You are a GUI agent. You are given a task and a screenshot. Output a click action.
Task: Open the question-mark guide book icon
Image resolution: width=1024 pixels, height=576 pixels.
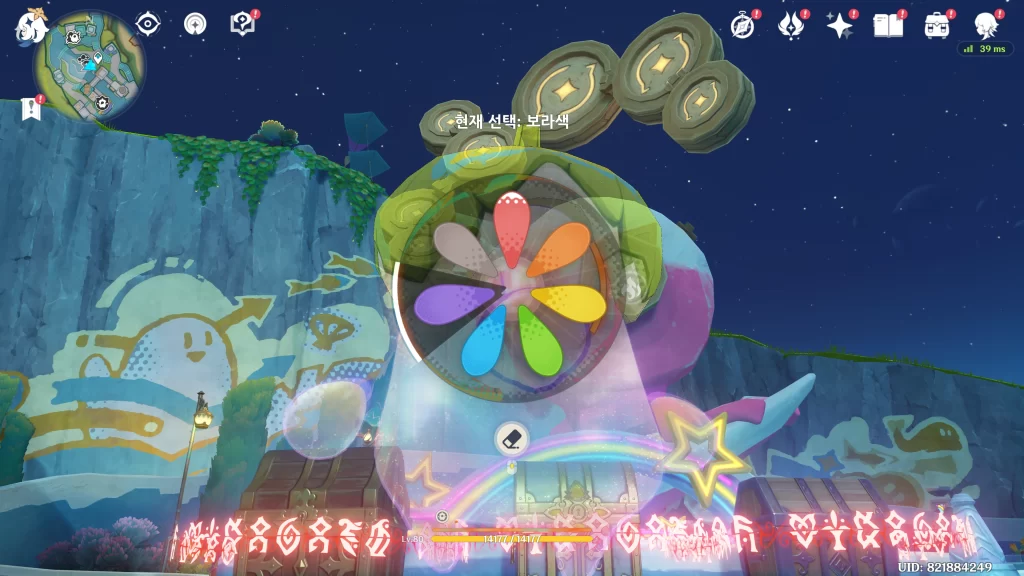coord(242,24)
